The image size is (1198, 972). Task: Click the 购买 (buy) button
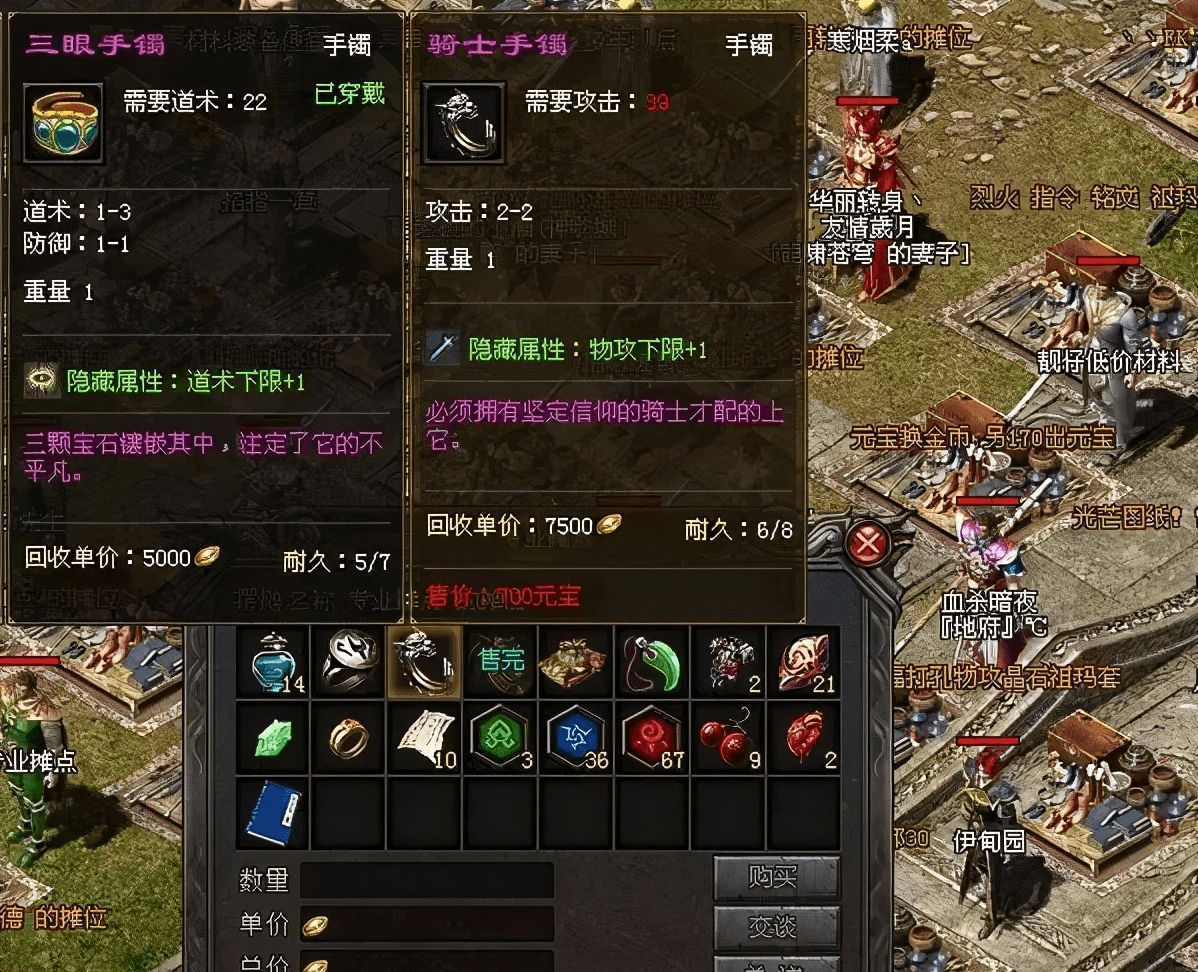(x=775, y=878)
